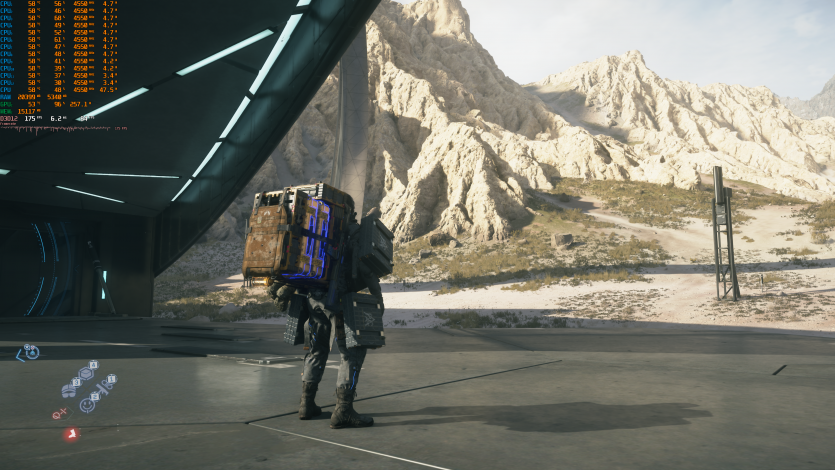Screen dimensions: 835x470
Task: Click the red muted-sound indicator icon
Action: tap(58, 414)
